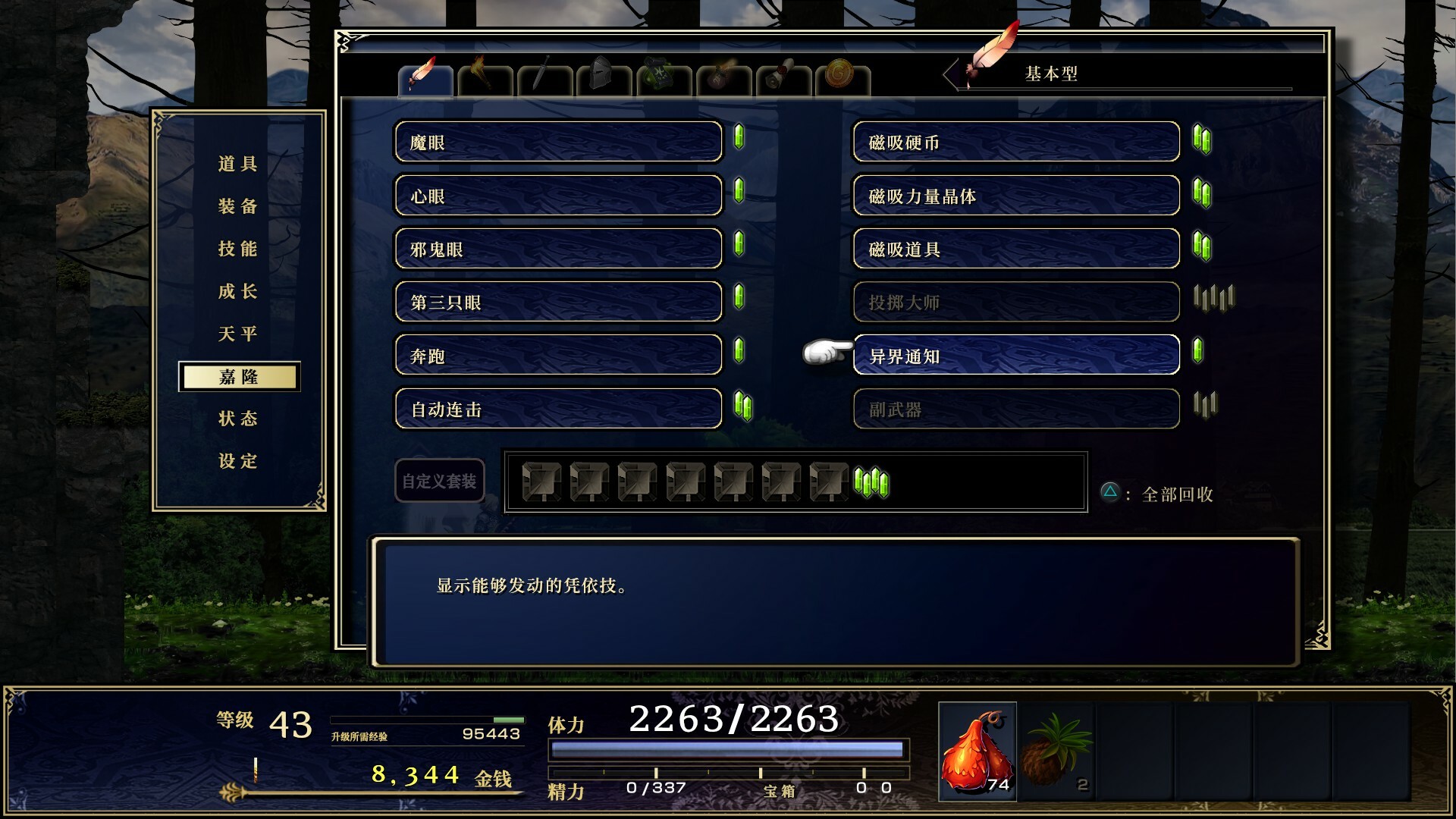
Task: Select the pouch bag tab icon
Action: [720, 76]
